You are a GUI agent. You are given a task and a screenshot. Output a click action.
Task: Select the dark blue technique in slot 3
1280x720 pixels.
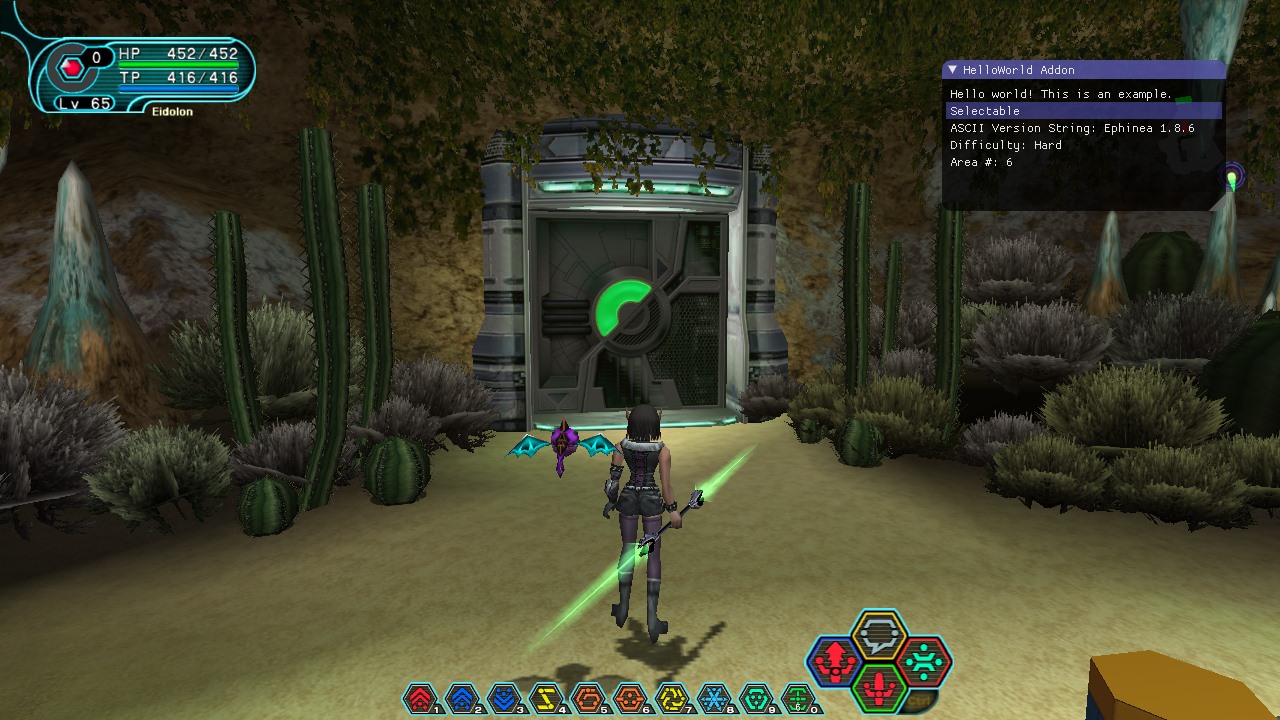504,698
